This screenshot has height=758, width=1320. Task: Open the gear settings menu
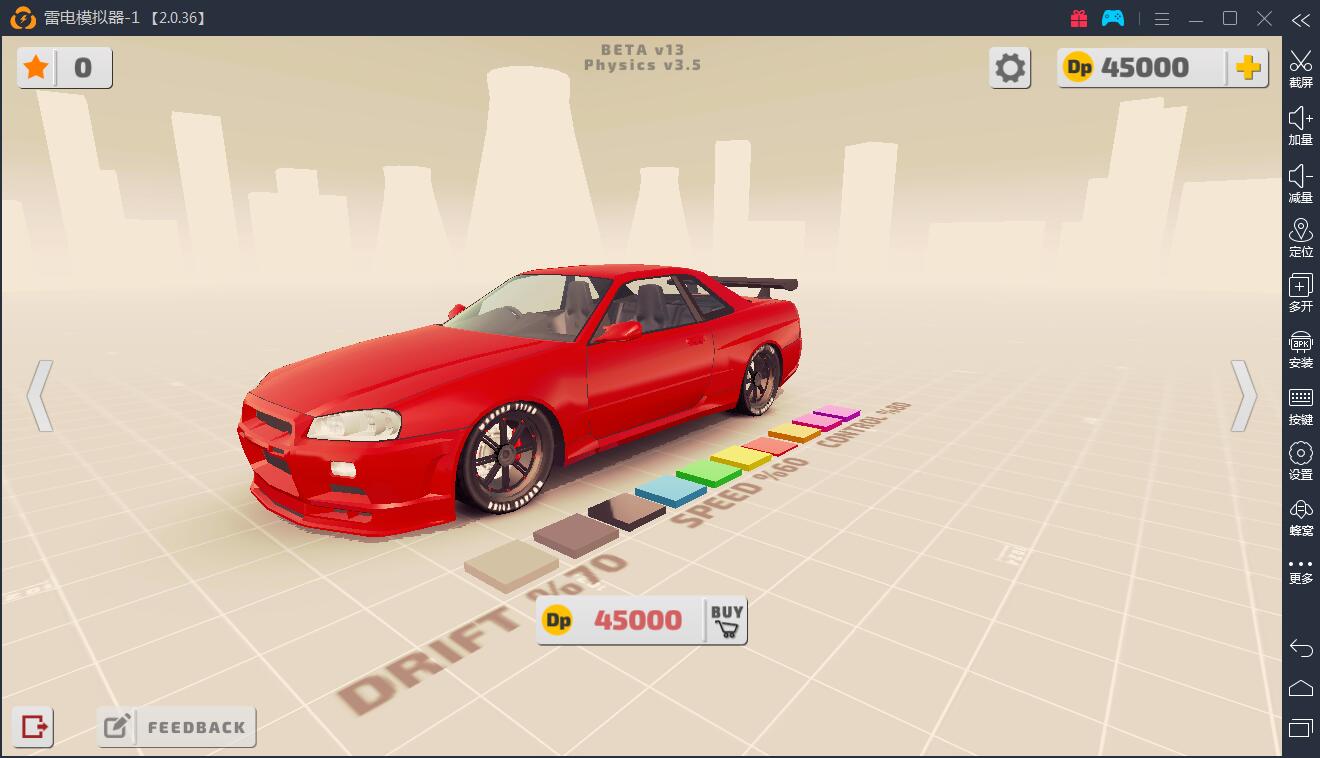1010,68
